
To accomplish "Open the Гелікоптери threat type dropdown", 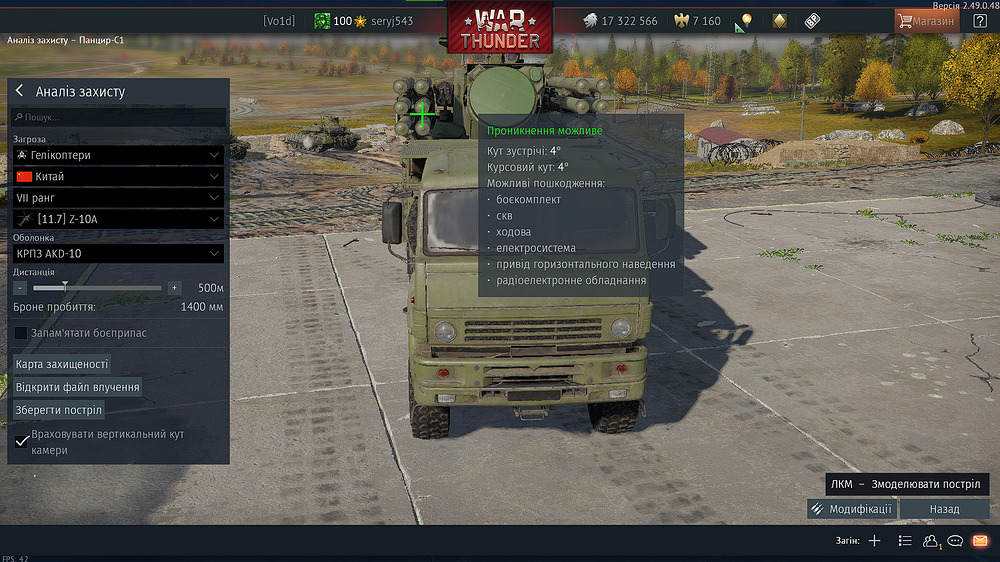I will (118, 155).
